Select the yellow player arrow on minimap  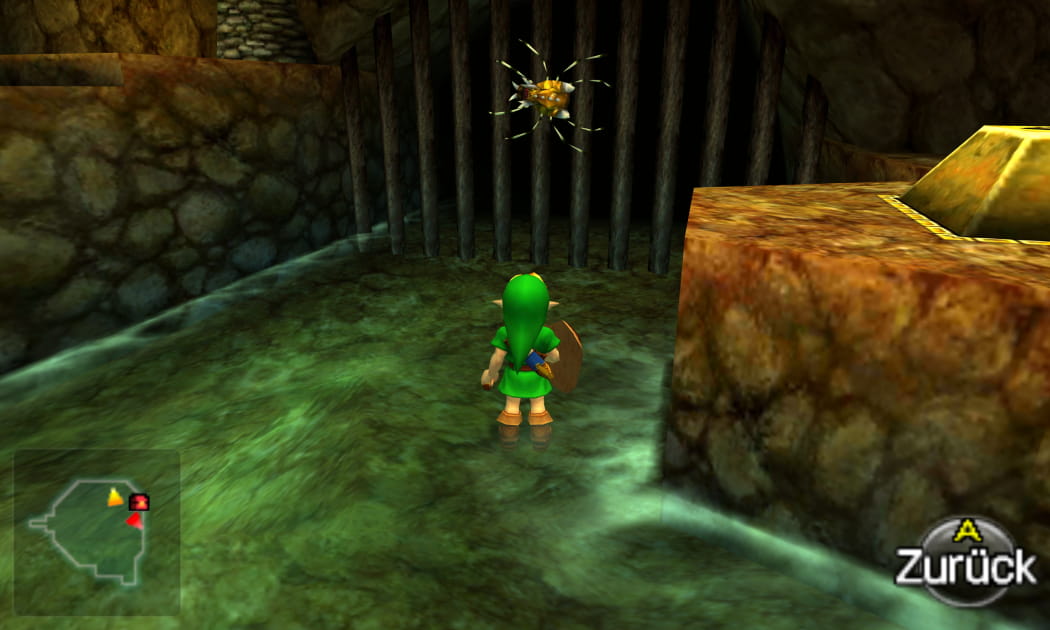115,497
